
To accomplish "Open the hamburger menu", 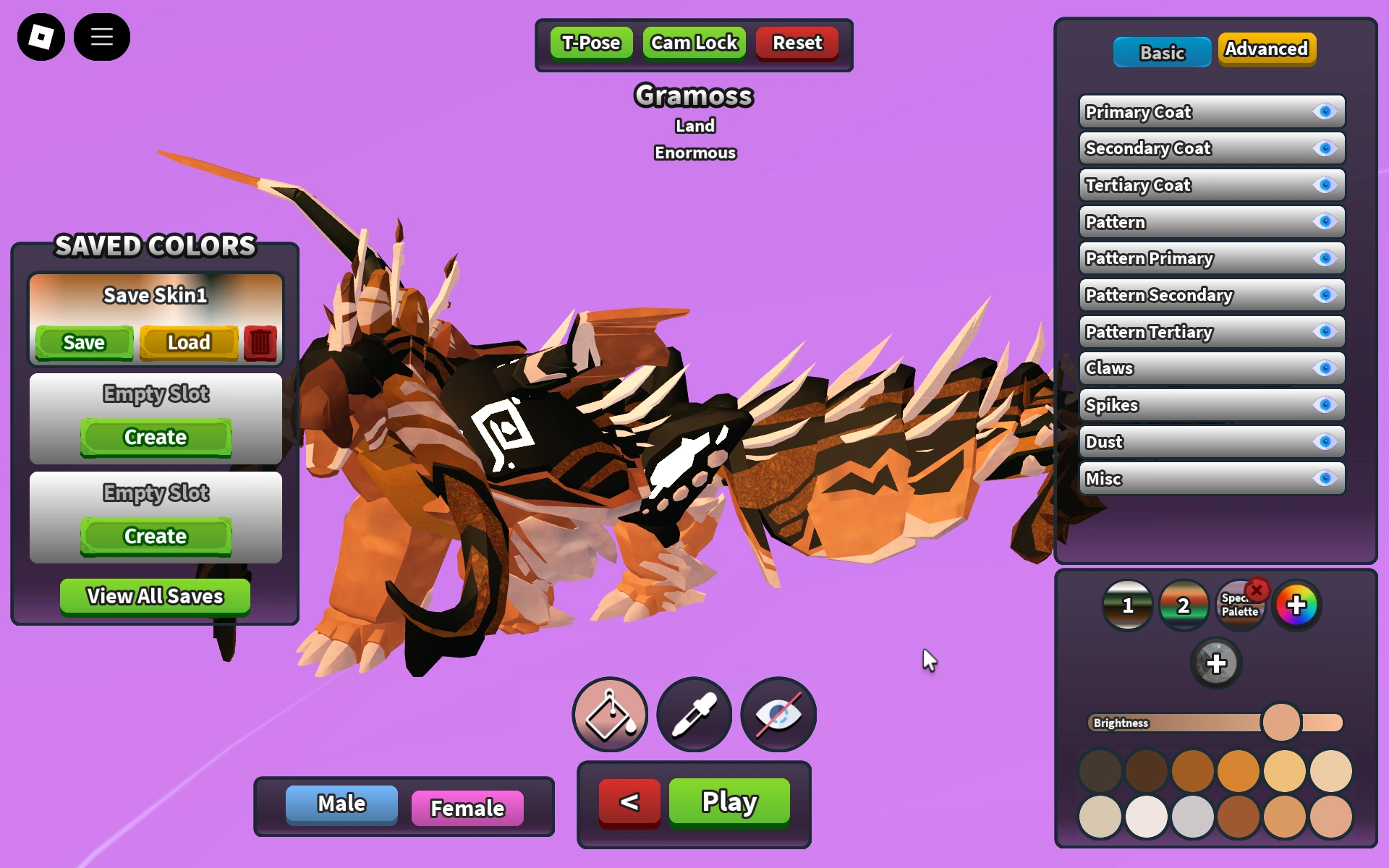I will coord(102,36).
